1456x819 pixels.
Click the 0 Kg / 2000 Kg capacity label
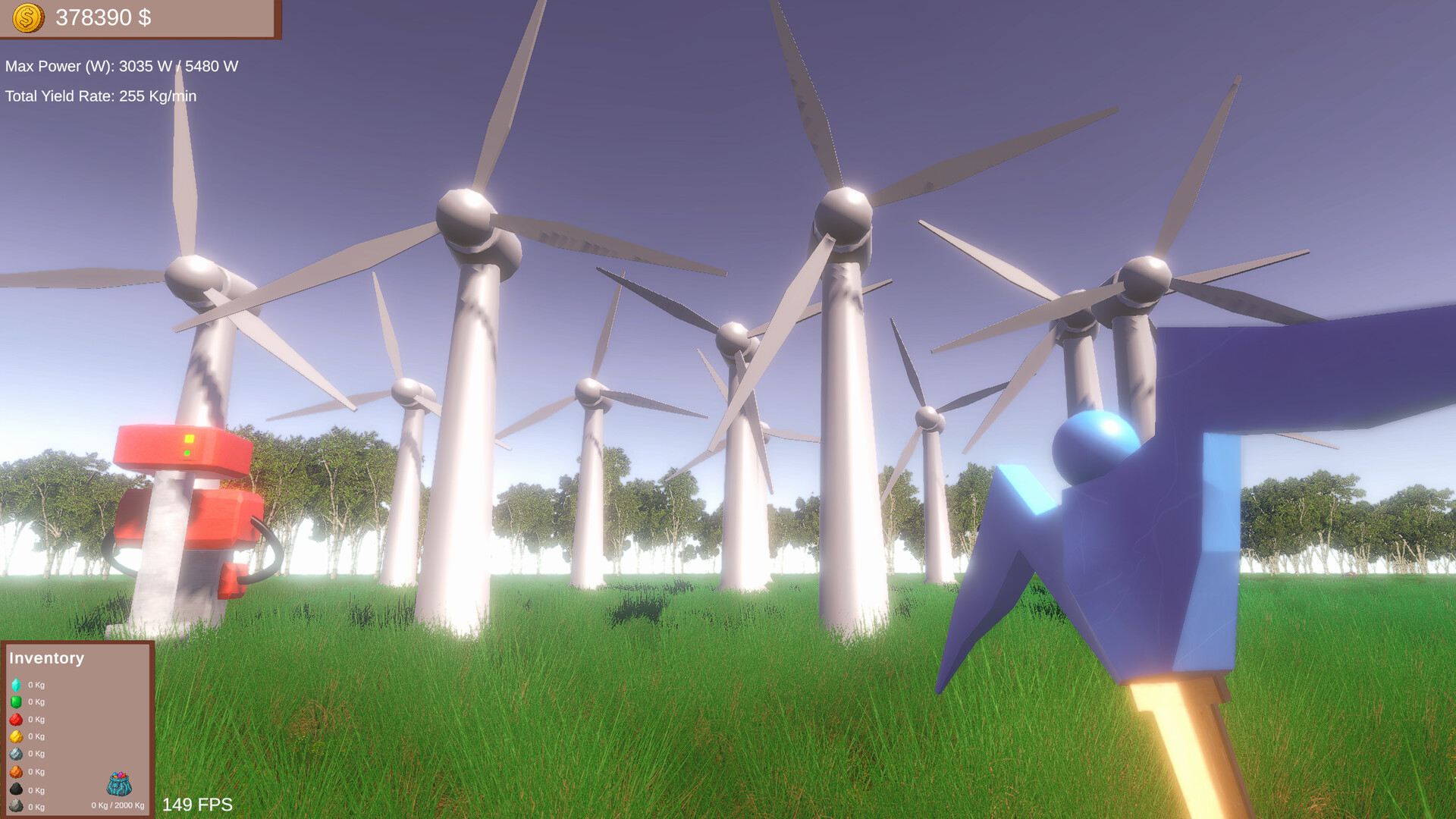coord(118,805)
